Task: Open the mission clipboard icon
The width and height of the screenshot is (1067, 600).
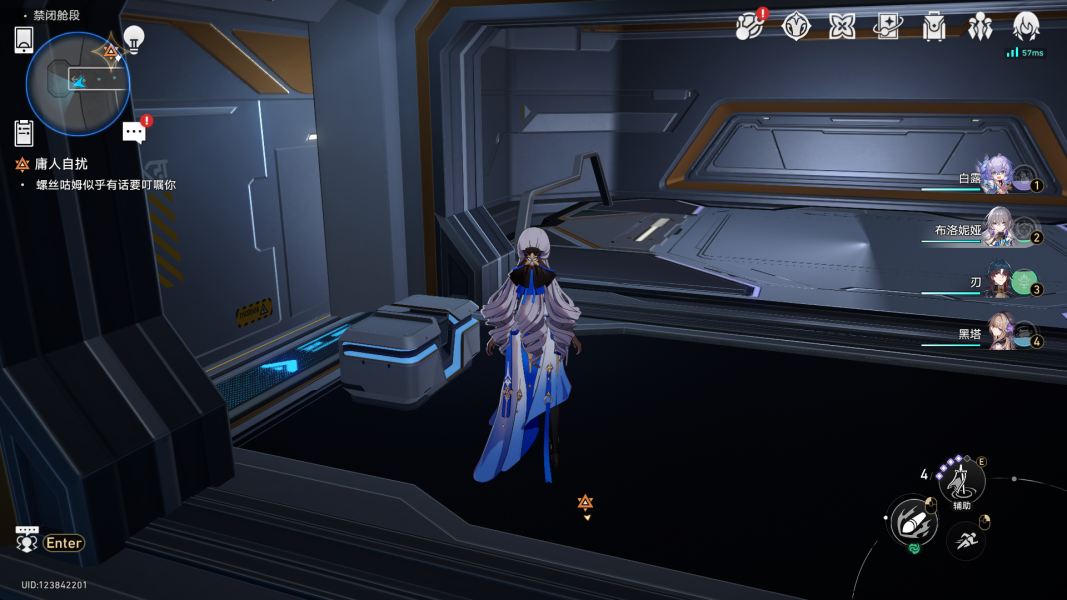Action: click(x=25, y=133)
